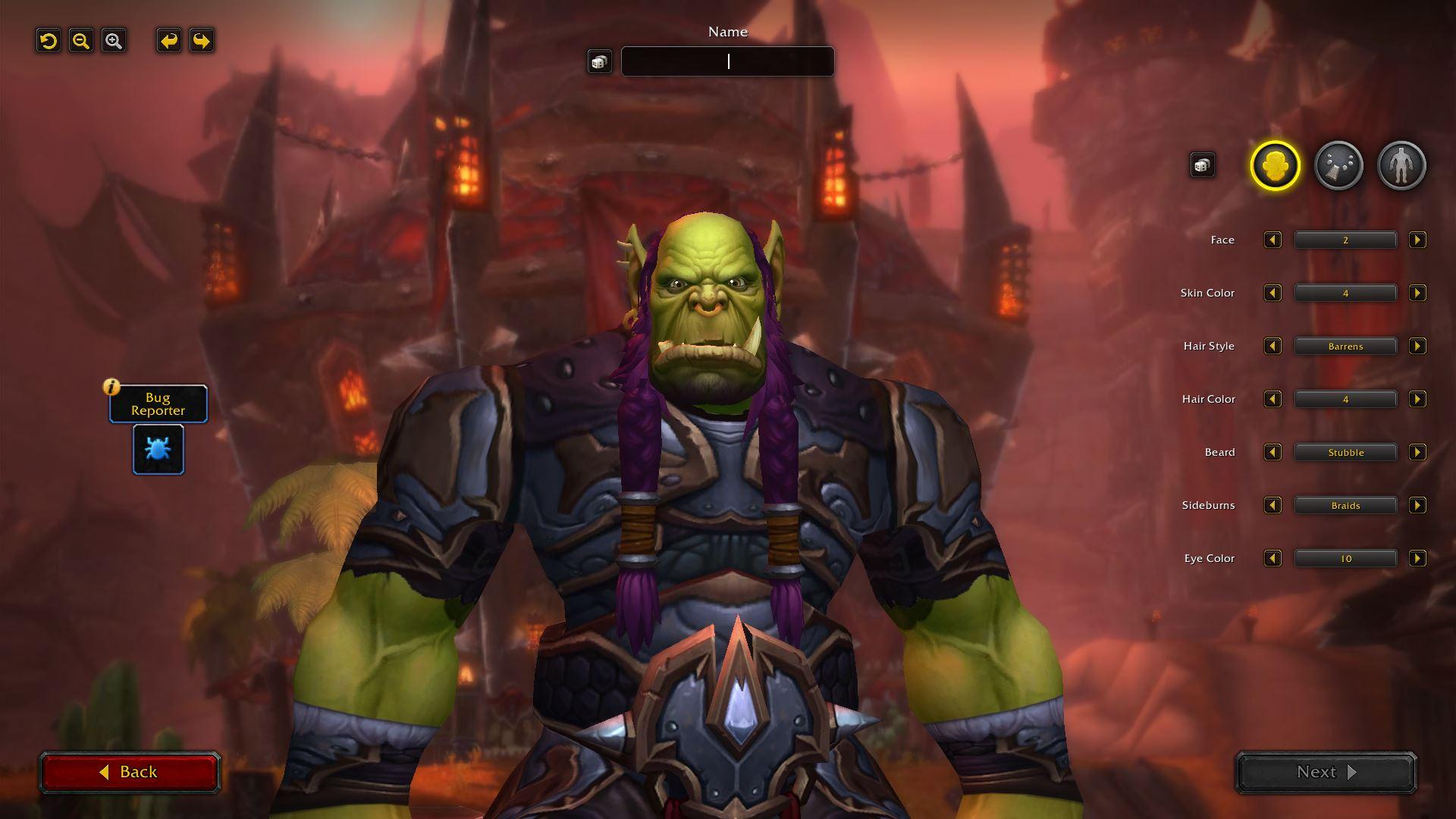Image resolution: width=1456 pixels, height=819 pixels.
Task: Randomize appearance using the dice button
Action: click(1202, 165)
